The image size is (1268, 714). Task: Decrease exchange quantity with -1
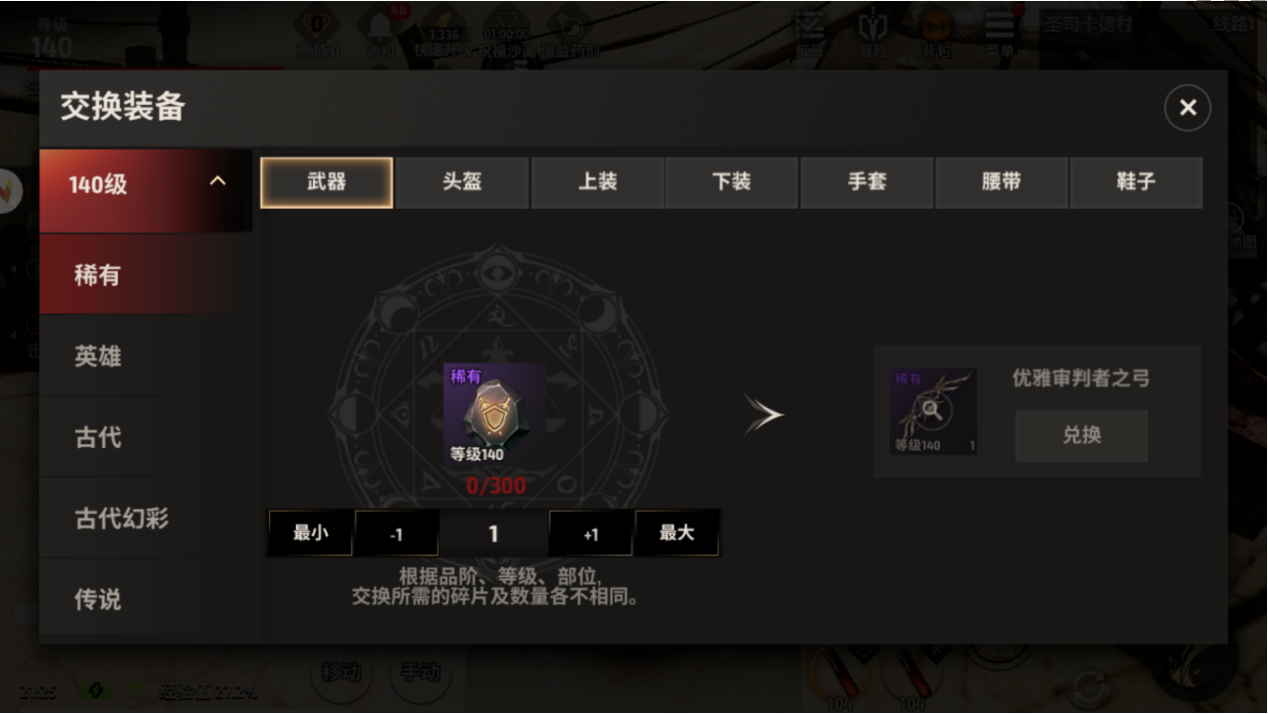(x=396, y=534)
